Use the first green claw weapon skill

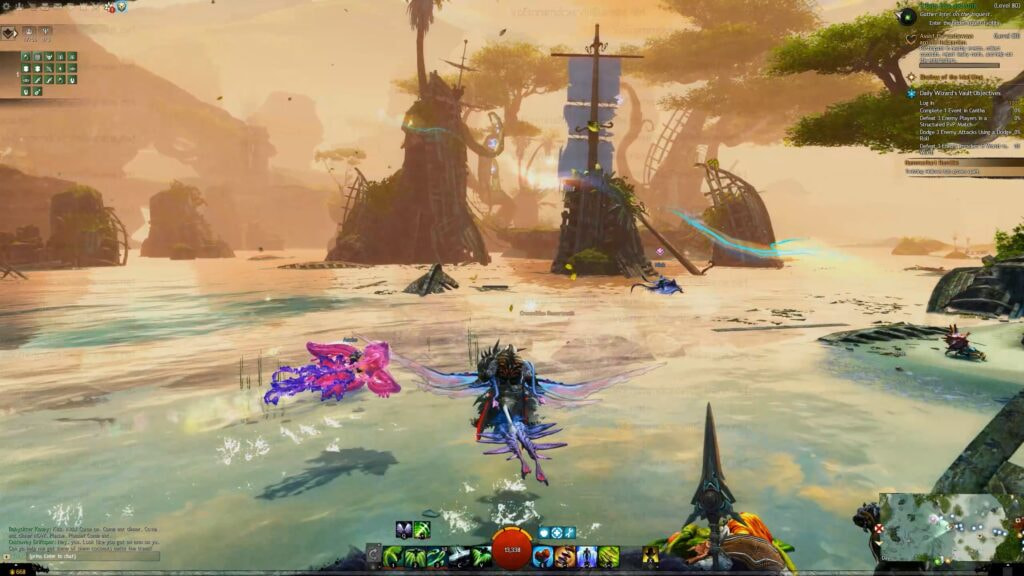coord(392,556)
